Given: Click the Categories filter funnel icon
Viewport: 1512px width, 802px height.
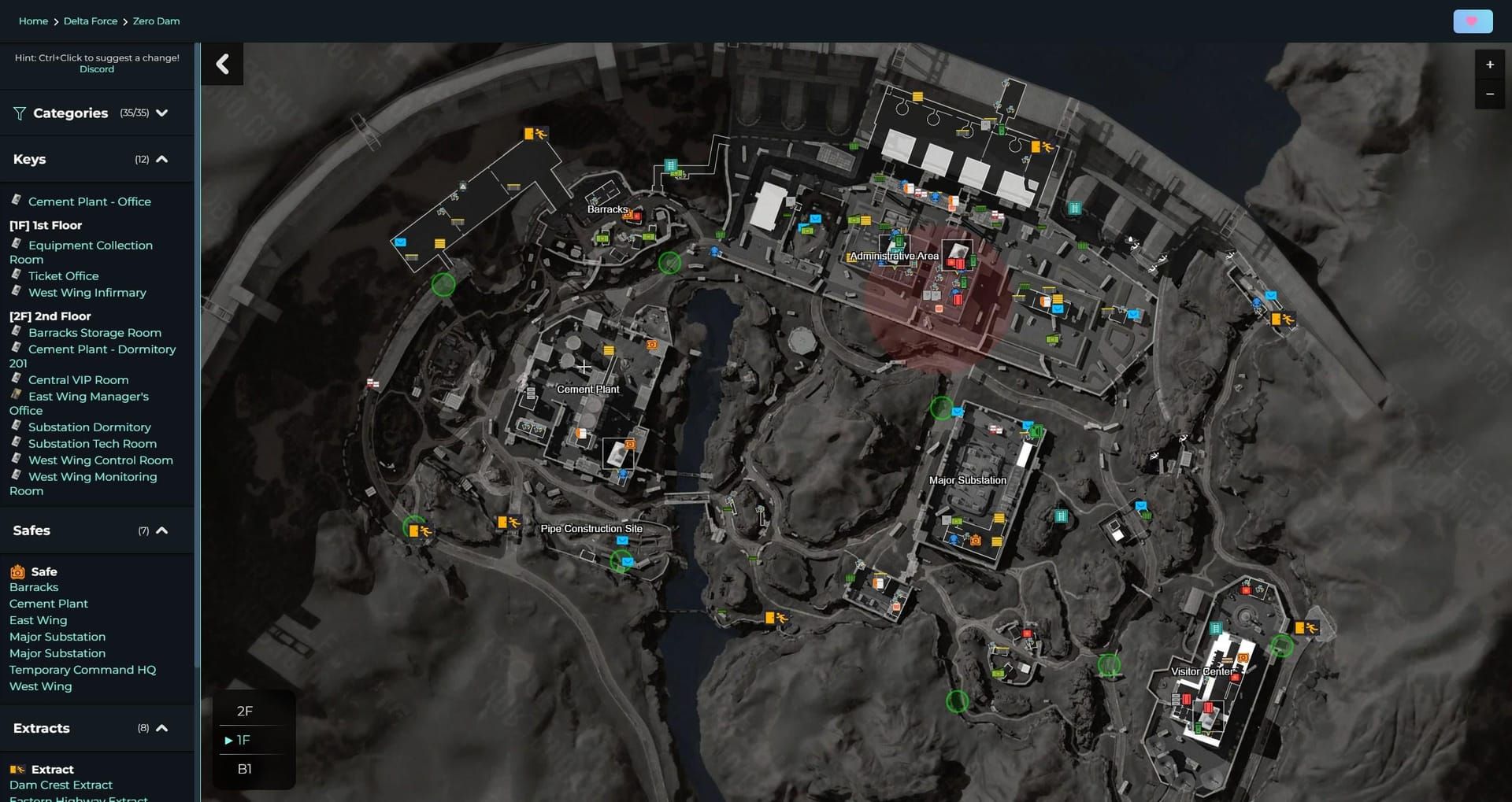Looking at the screenshot, I should 19,113.
